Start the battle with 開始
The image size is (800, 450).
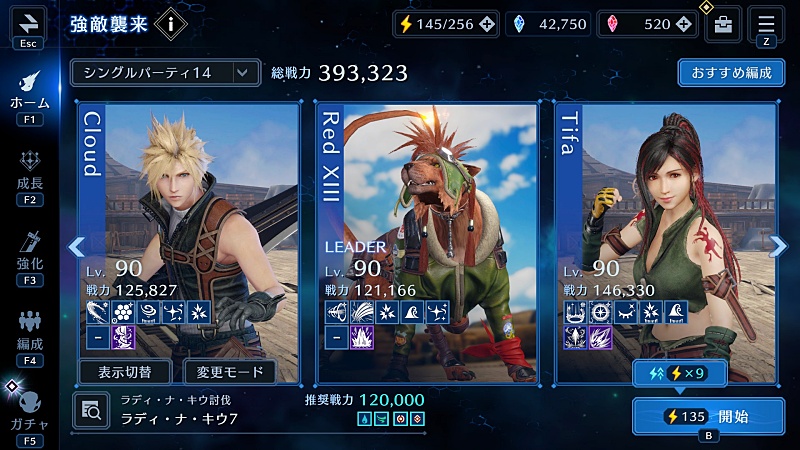[708, 415]
